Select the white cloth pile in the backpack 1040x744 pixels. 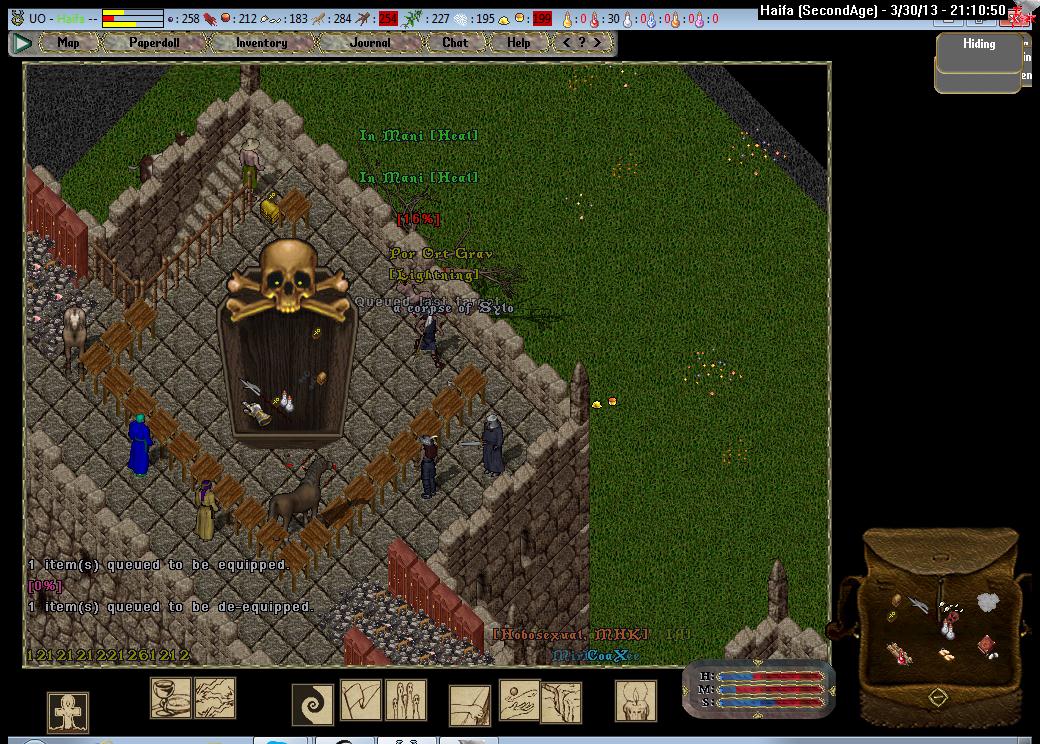pos(988,601)
